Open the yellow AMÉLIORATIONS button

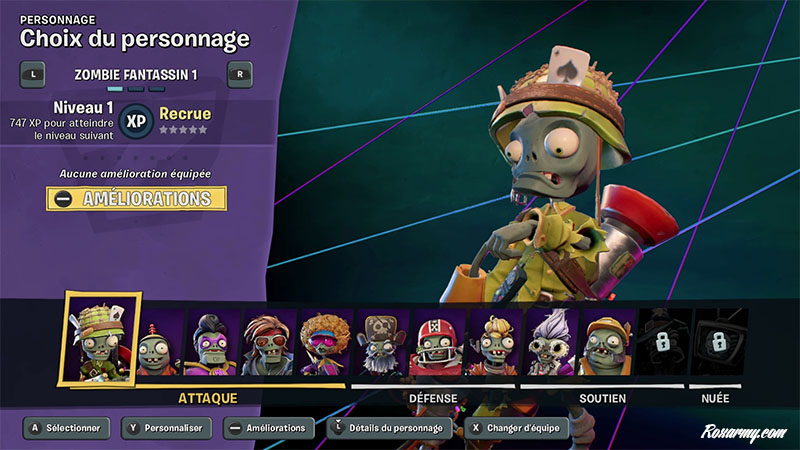[136, 199]
